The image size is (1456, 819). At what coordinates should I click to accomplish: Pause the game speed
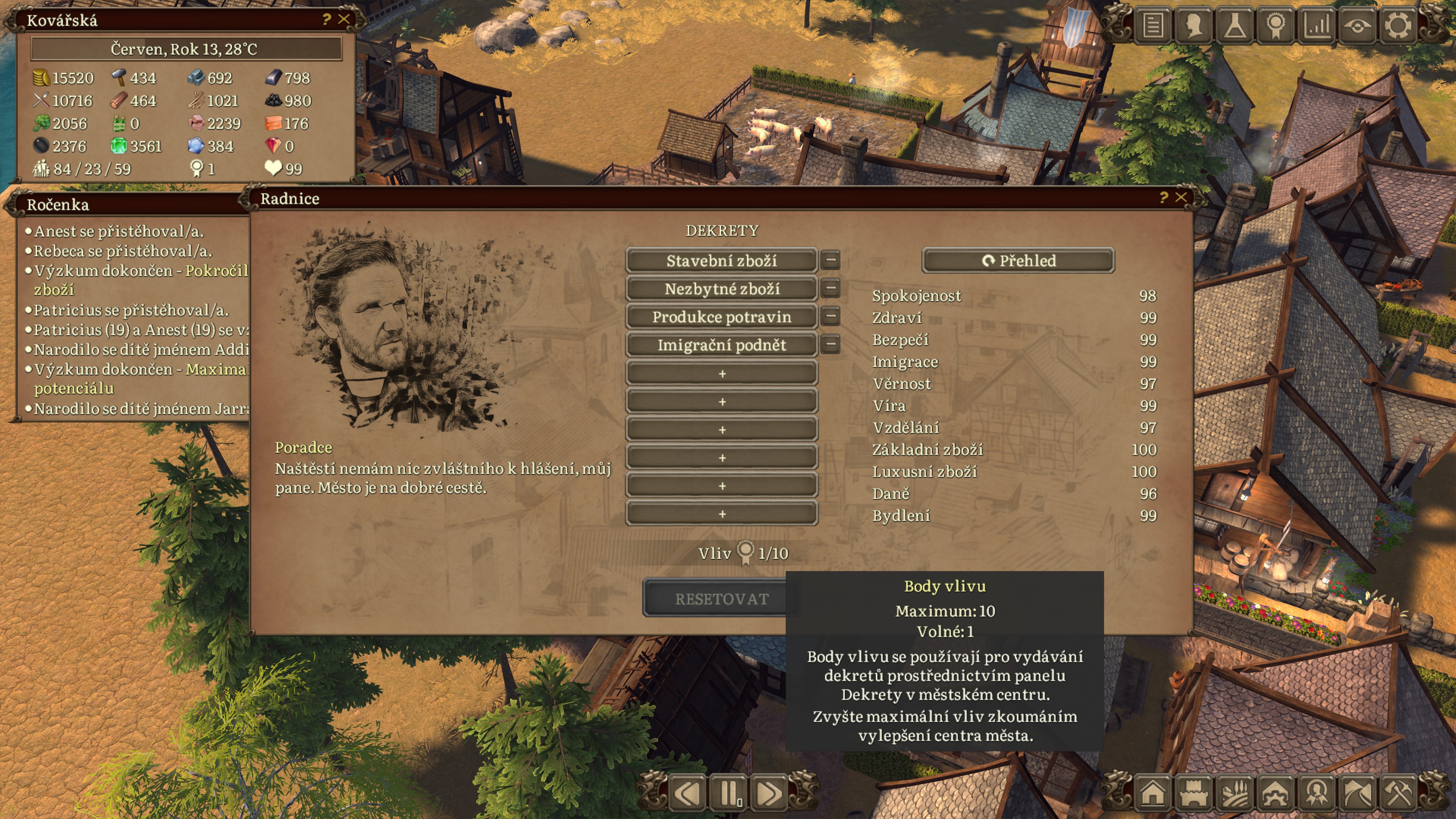click(x=729, y=794)
